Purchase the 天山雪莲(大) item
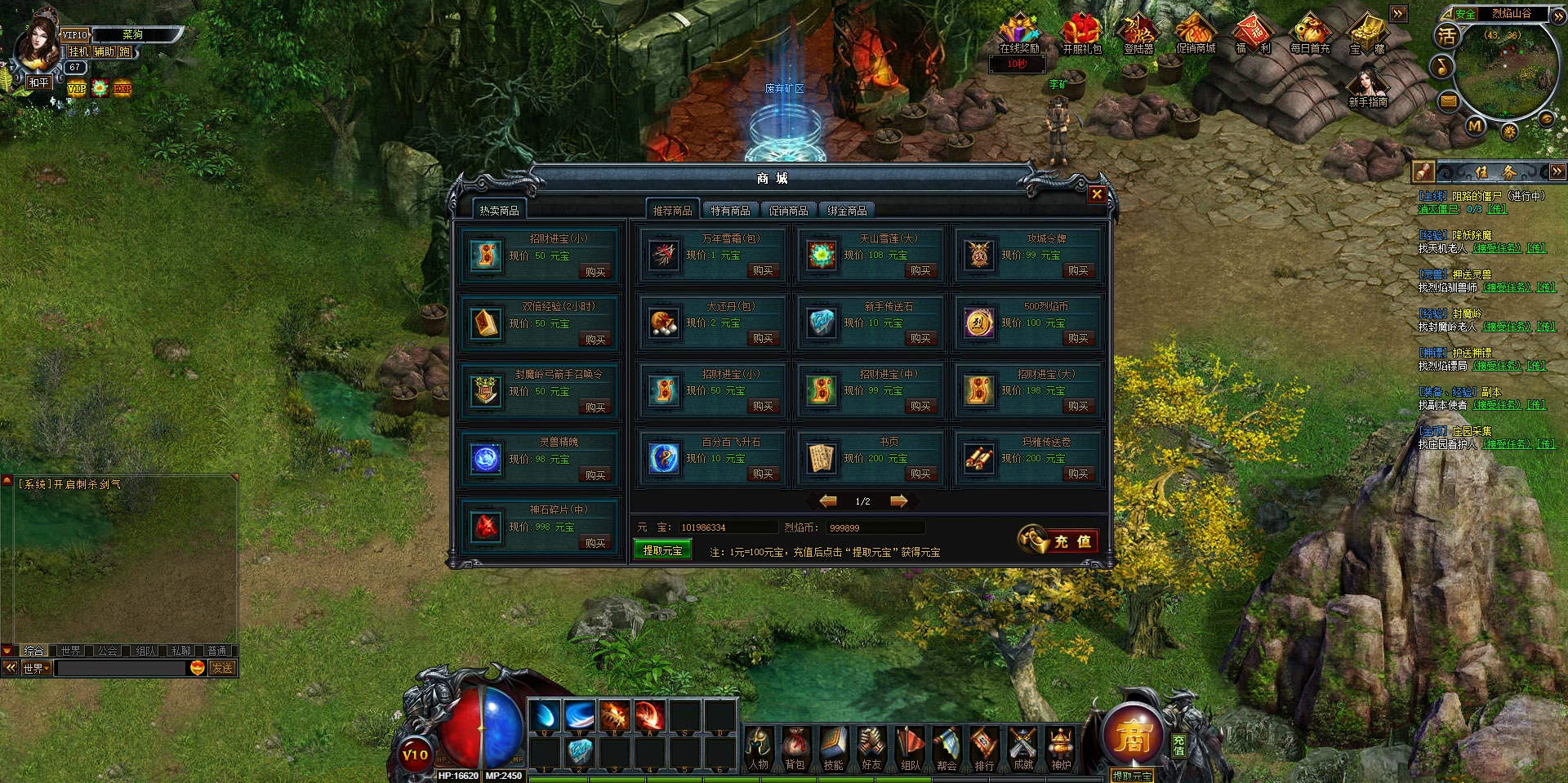This screenshot has height=783, width=1568. point(920,270)
